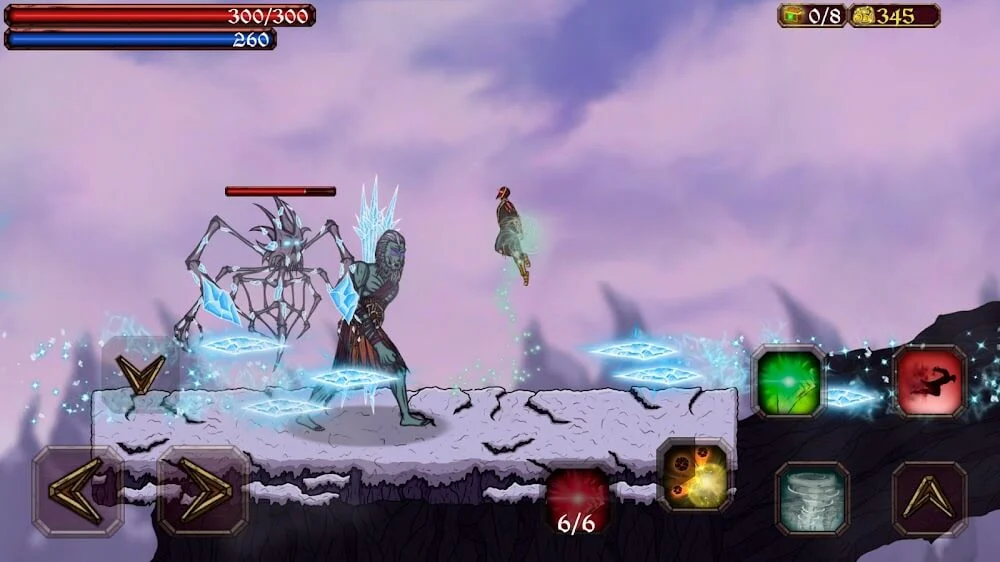Screen dimensions: 1000x562
Task: Use the red flying kick ability
Action: (x=929, y=381)
